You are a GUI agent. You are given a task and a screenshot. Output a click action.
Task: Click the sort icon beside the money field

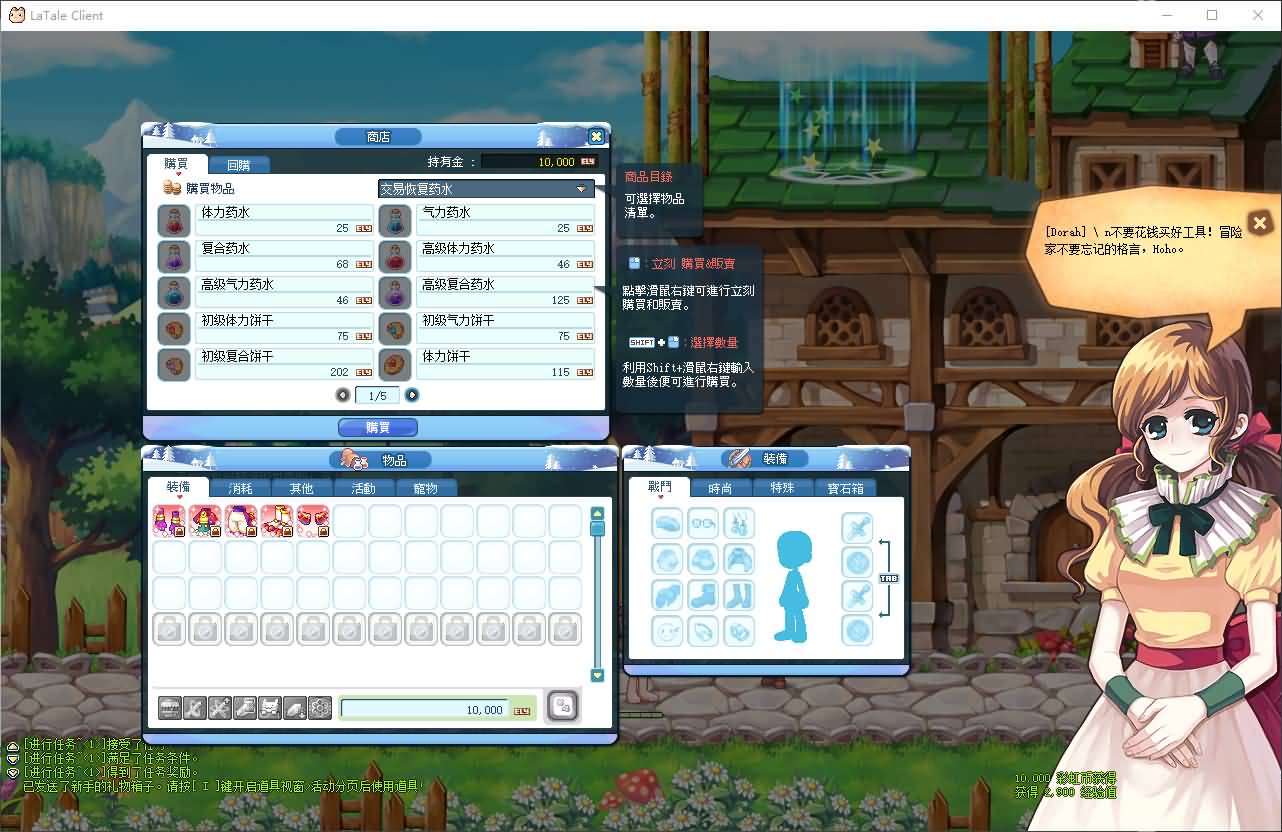pos(561,707)
